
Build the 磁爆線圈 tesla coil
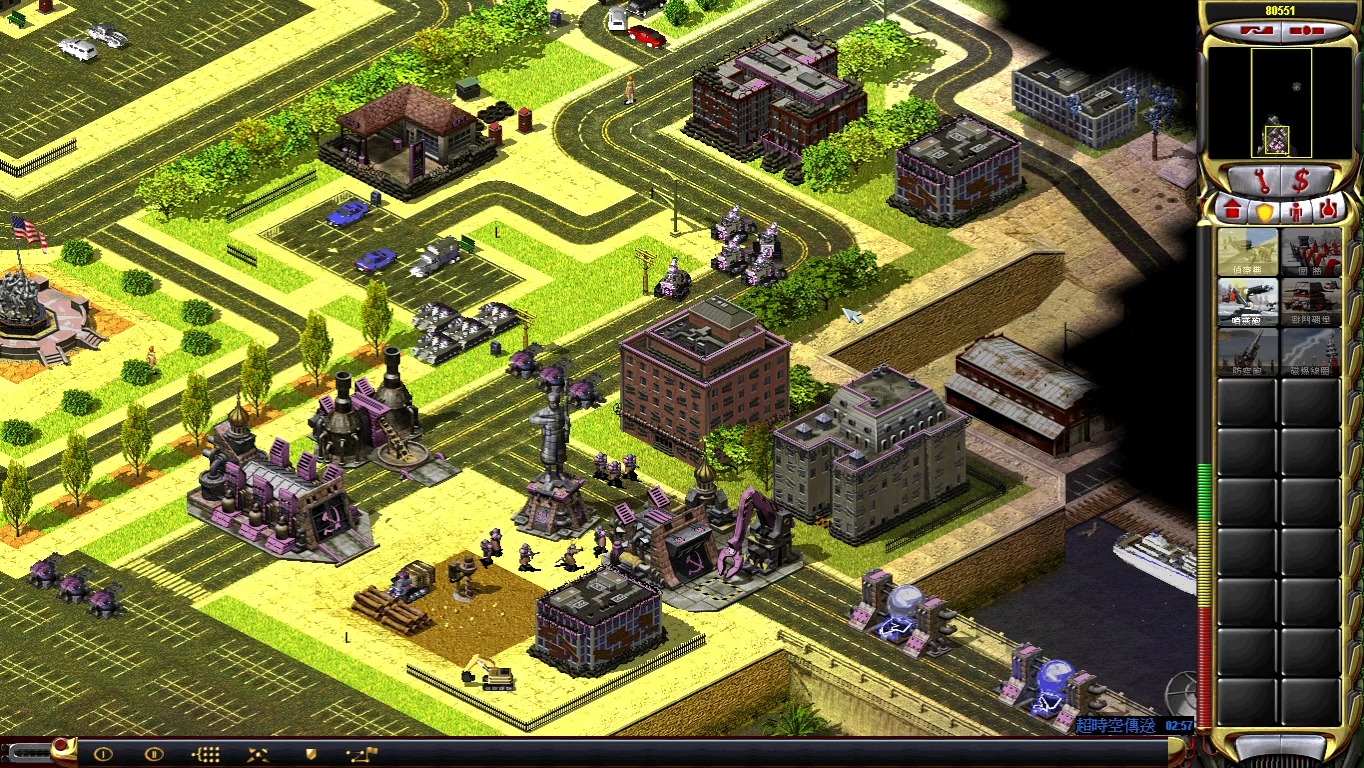click(x=1311, y=351)
